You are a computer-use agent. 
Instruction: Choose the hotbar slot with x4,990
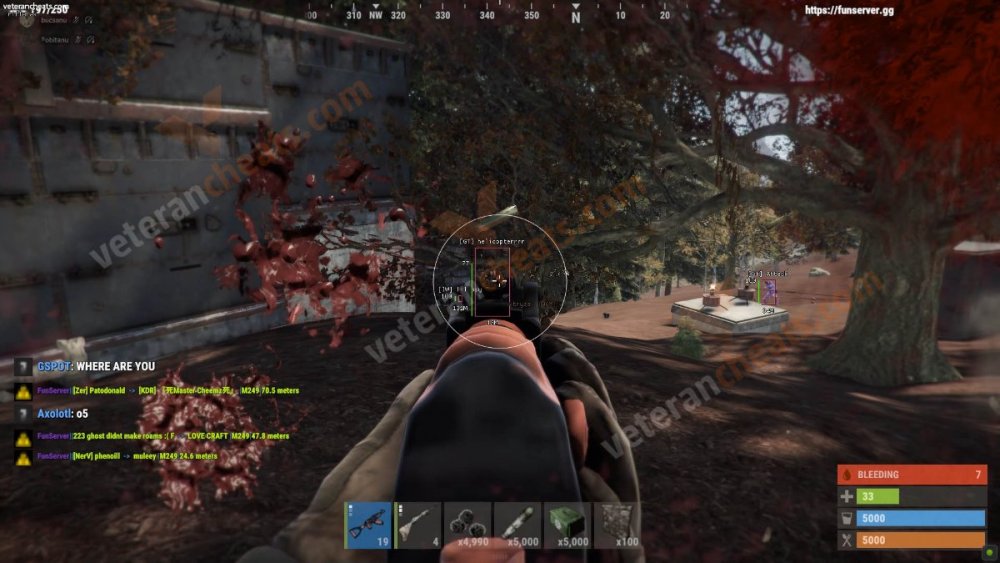(468, 525)
